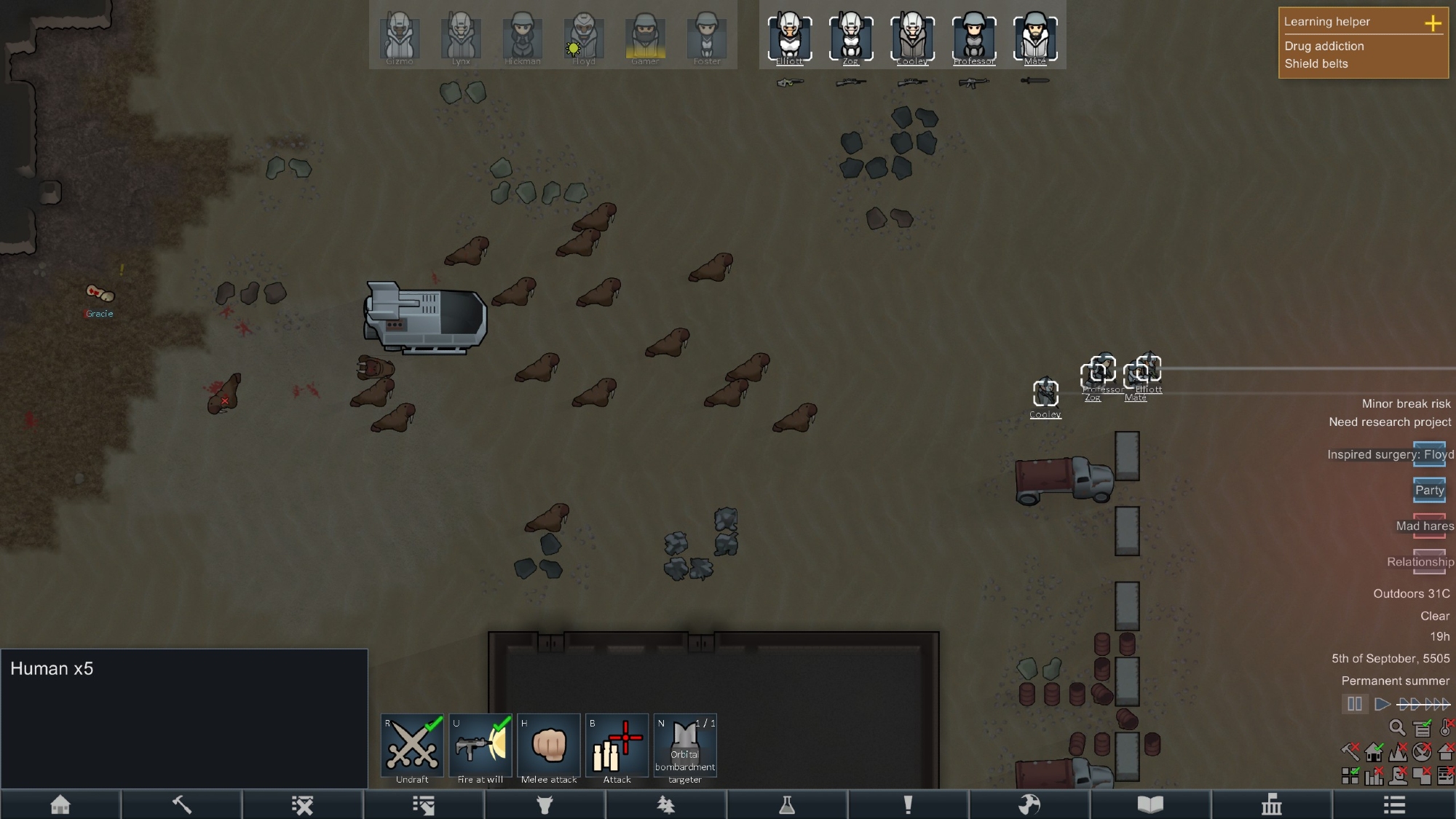
Task: Toggle the thermometer overlay icon
Action: pos(1447,727)
